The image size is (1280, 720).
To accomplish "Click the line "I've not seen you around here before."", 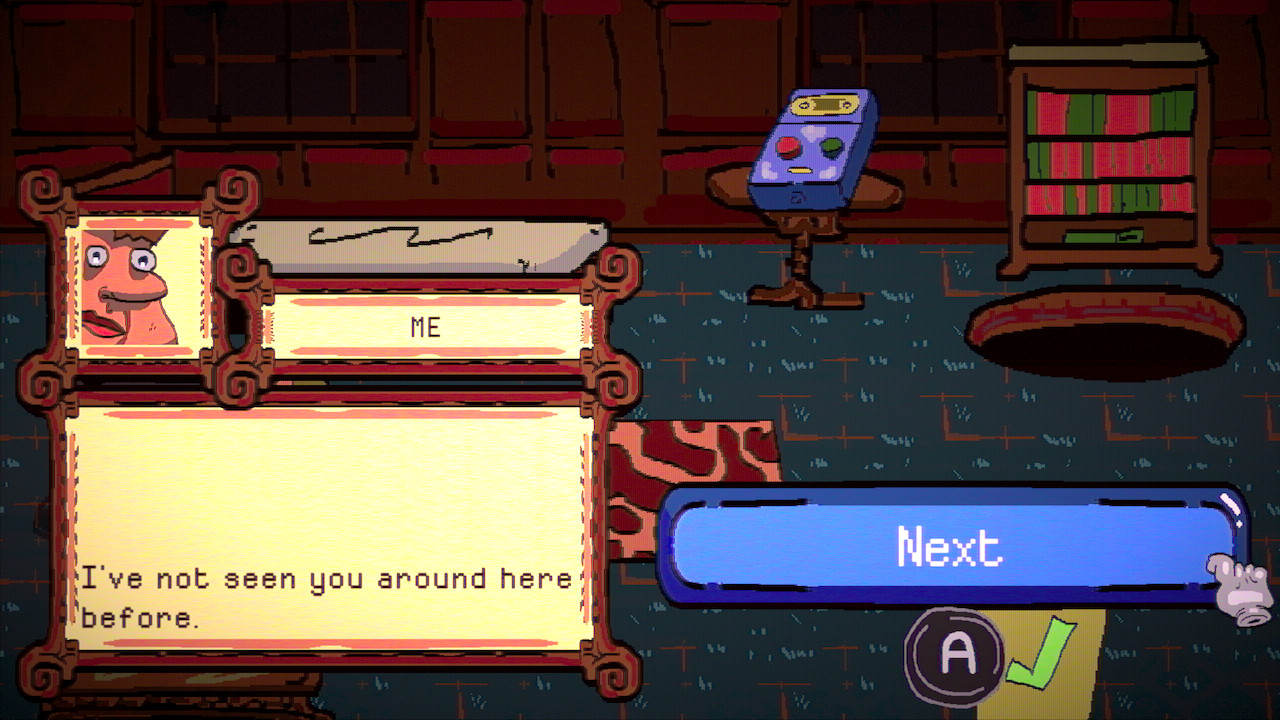I will [x=330, y=595].
